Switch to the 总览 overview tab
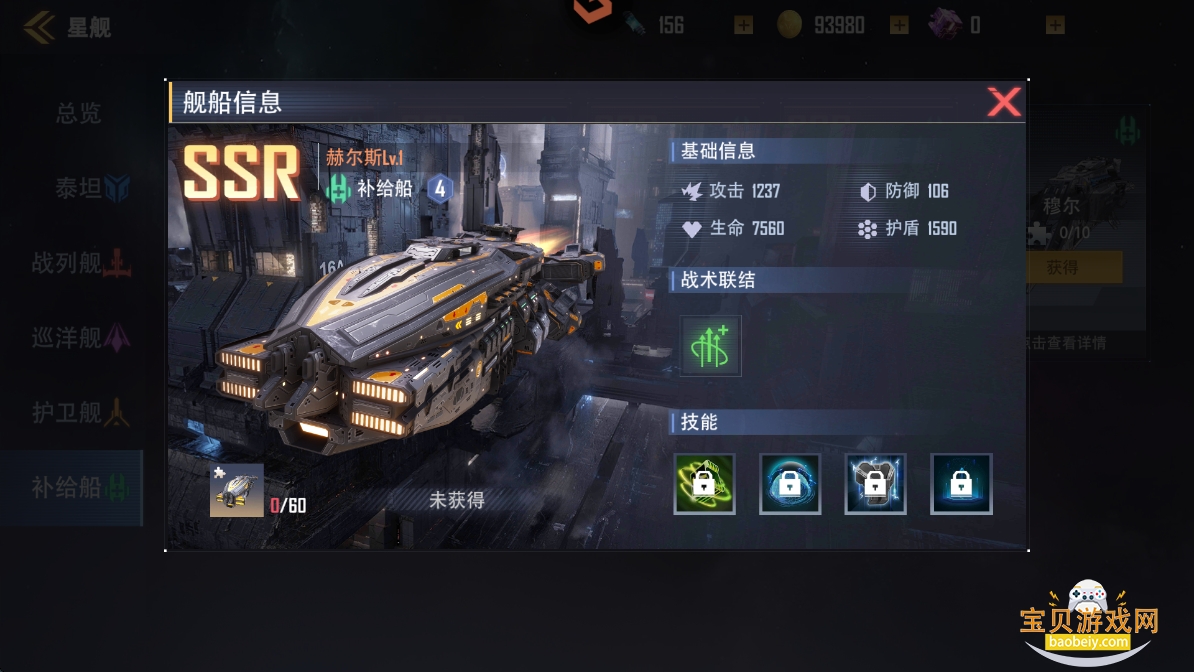1194x672 pixels. (78, 113)
